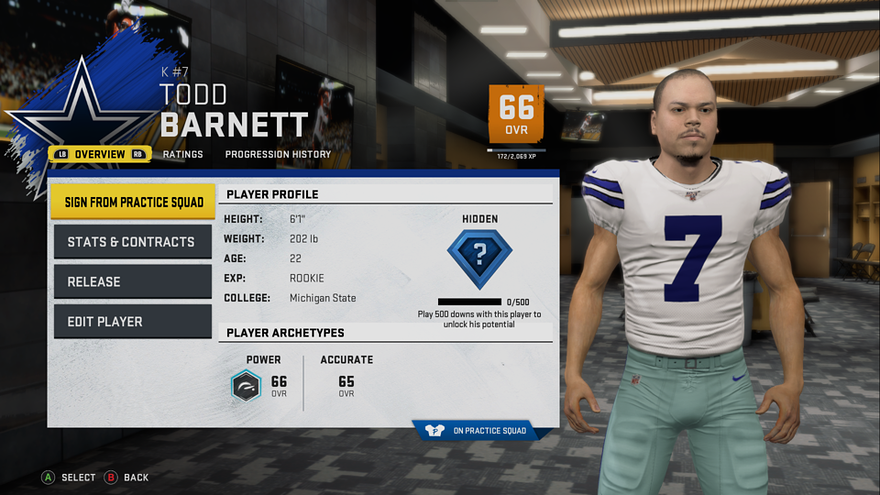Open the Edit Player menu
The width and height of the screenshot is (880, 495).
point(133,322)
